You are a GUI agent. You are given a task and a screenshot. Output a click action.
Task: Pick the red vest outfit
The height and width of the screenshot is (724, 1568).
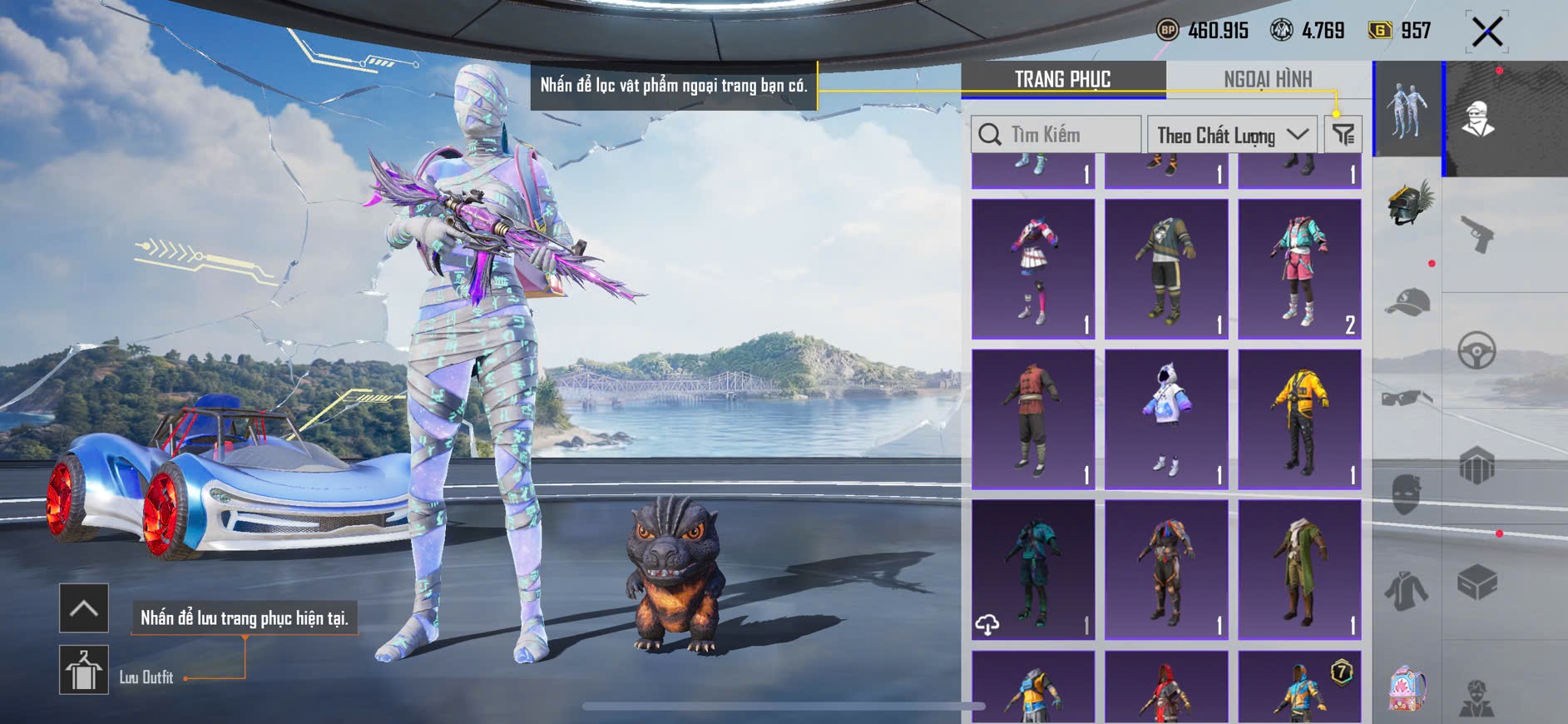(1033, 419)
